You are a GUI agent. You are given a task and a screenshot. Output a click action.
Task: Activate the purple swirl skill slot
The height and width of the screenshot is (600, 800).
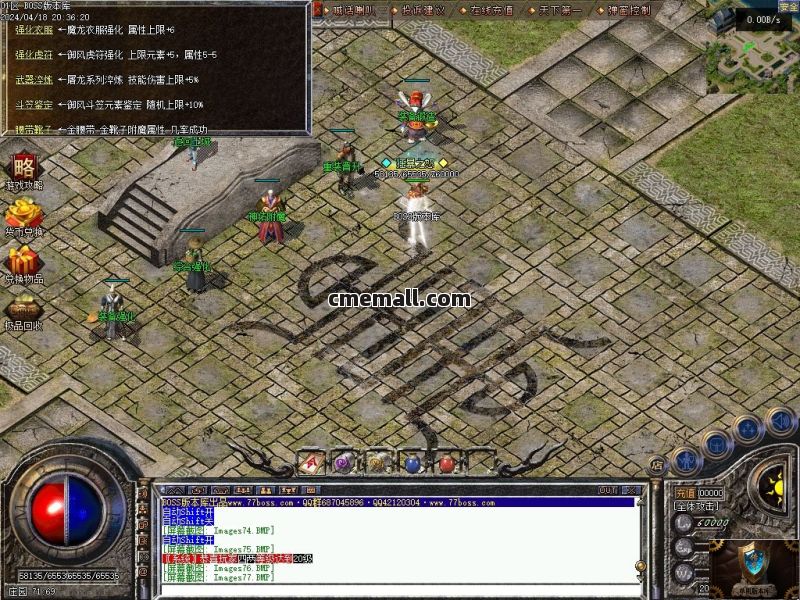pos(344,462)
